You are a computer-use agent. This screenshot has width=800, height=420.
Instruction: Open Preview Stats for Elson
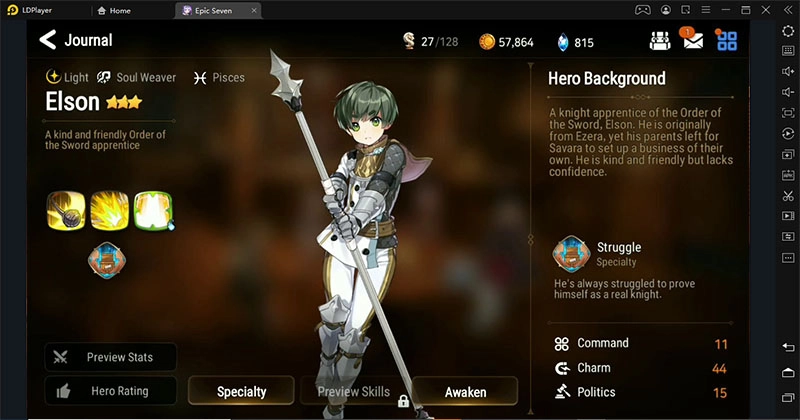coord(111,357)
